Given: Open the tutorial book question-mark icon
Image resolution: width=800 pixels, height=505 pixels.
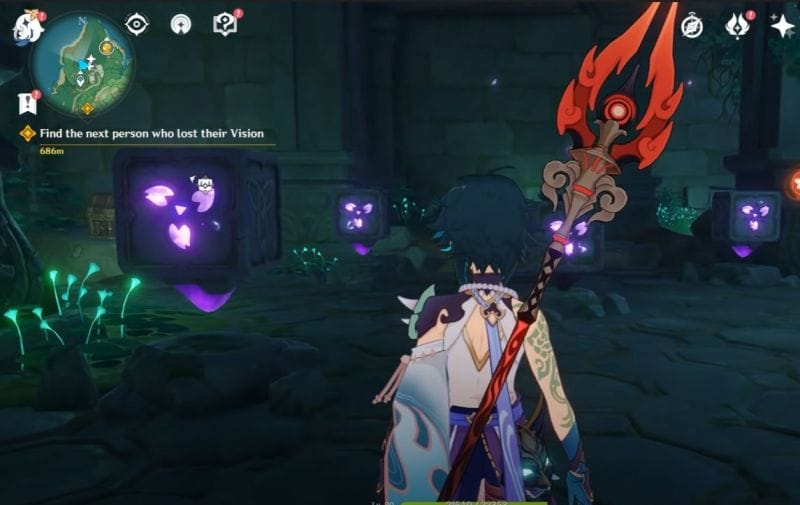Looking at the screenshot, I should click(x=226, y=24).
